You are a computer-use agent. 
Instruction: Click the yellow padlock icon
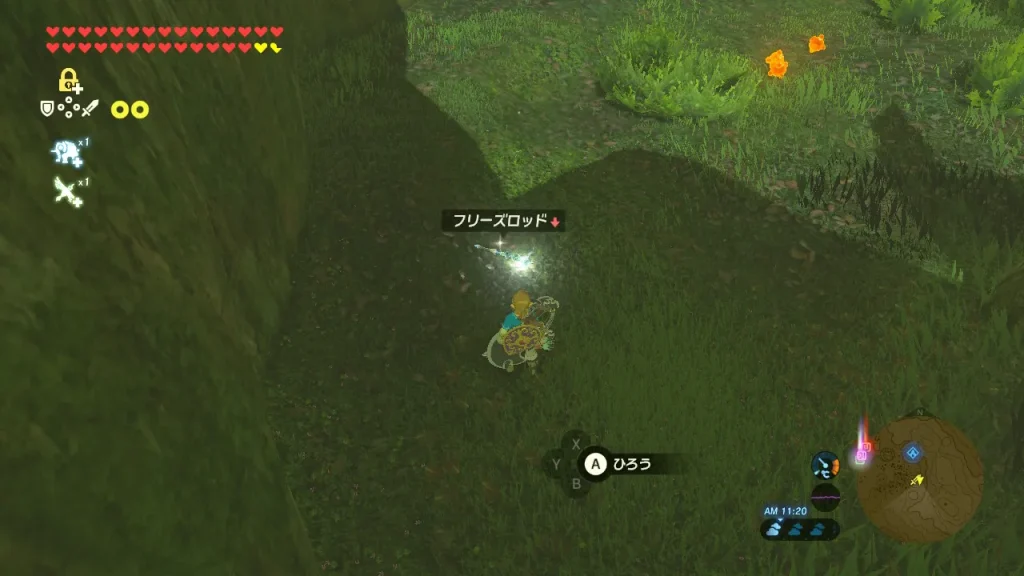(69, 81)
